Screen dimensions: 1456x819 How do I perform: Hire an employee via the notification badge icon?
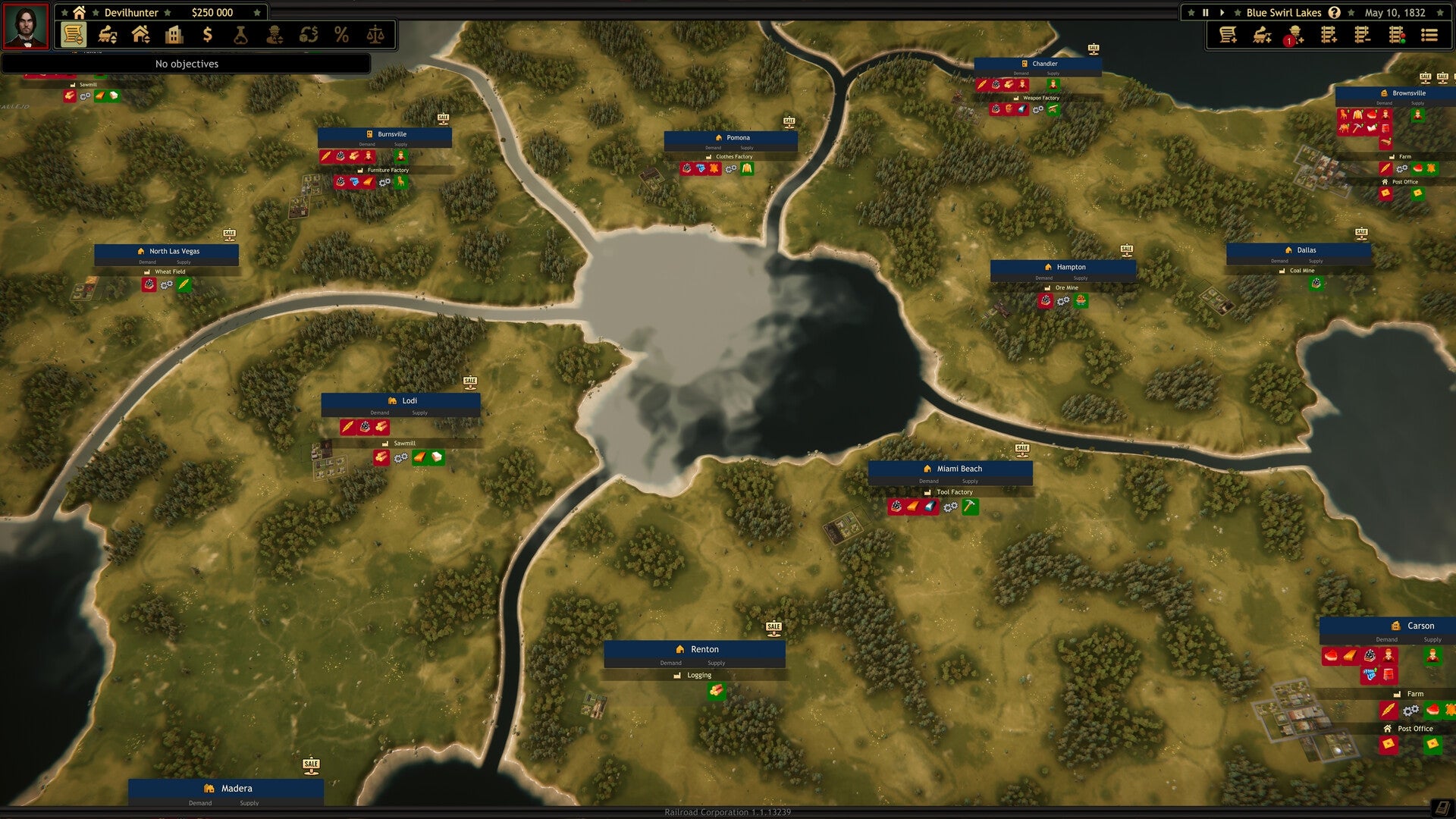pyautogui.click(x=1294, y=34)
